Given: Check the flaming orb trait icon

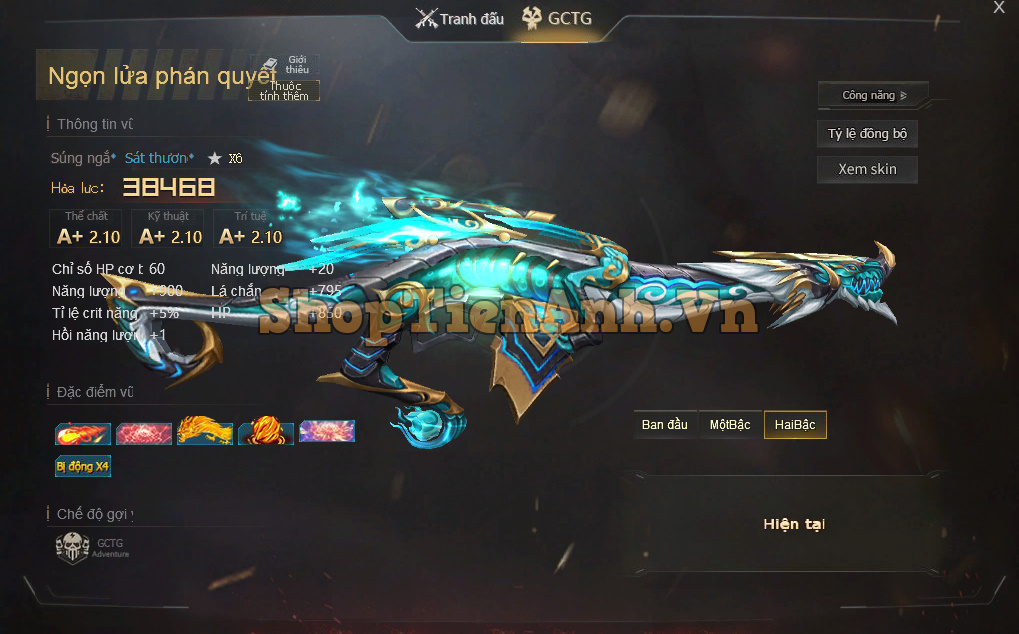Looking at the screenshot, I should click(x=266, y=433).
